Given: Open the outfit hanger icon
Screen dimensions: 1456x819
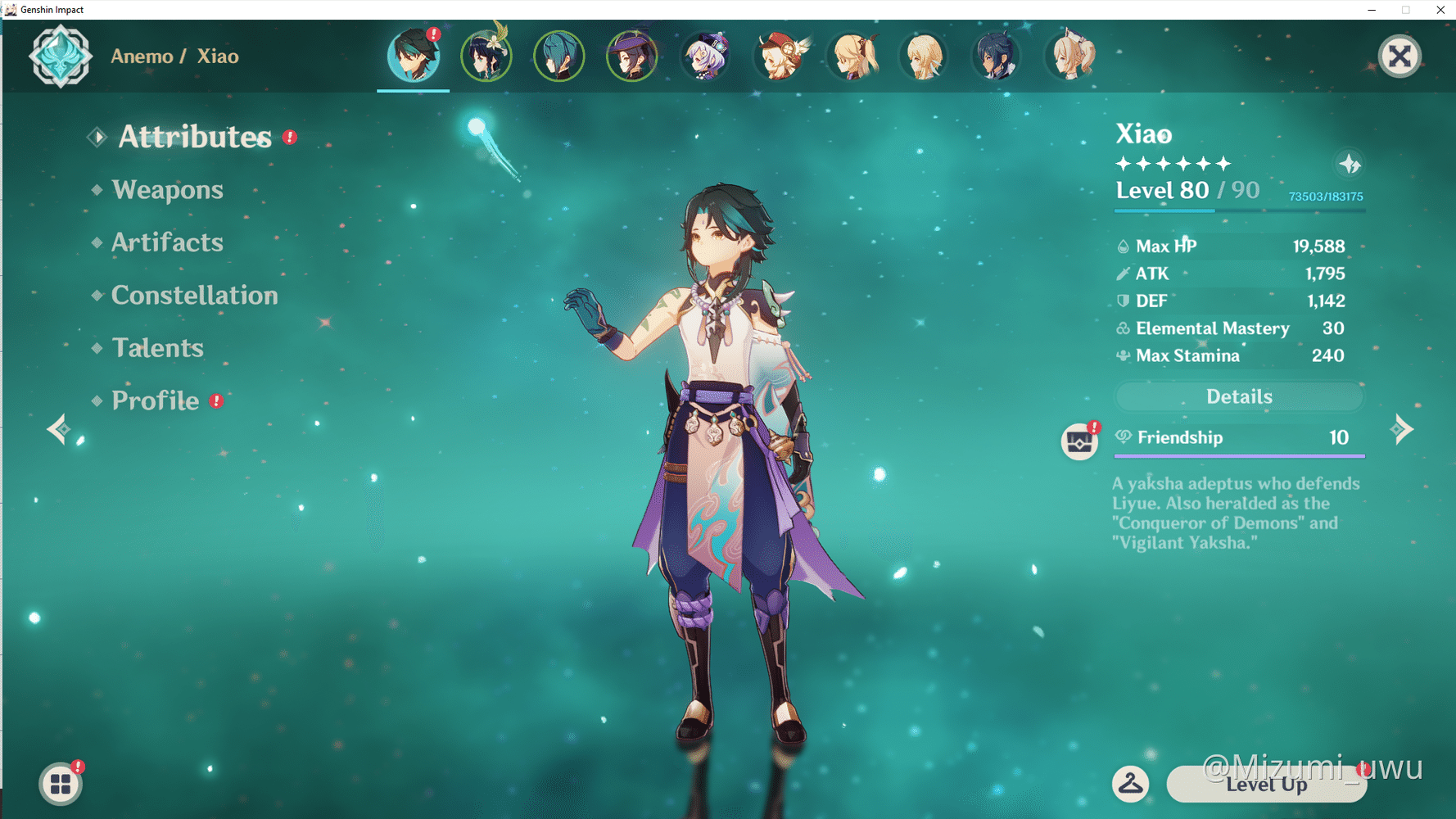Looking at the screenshot, I should point(1130,784).
